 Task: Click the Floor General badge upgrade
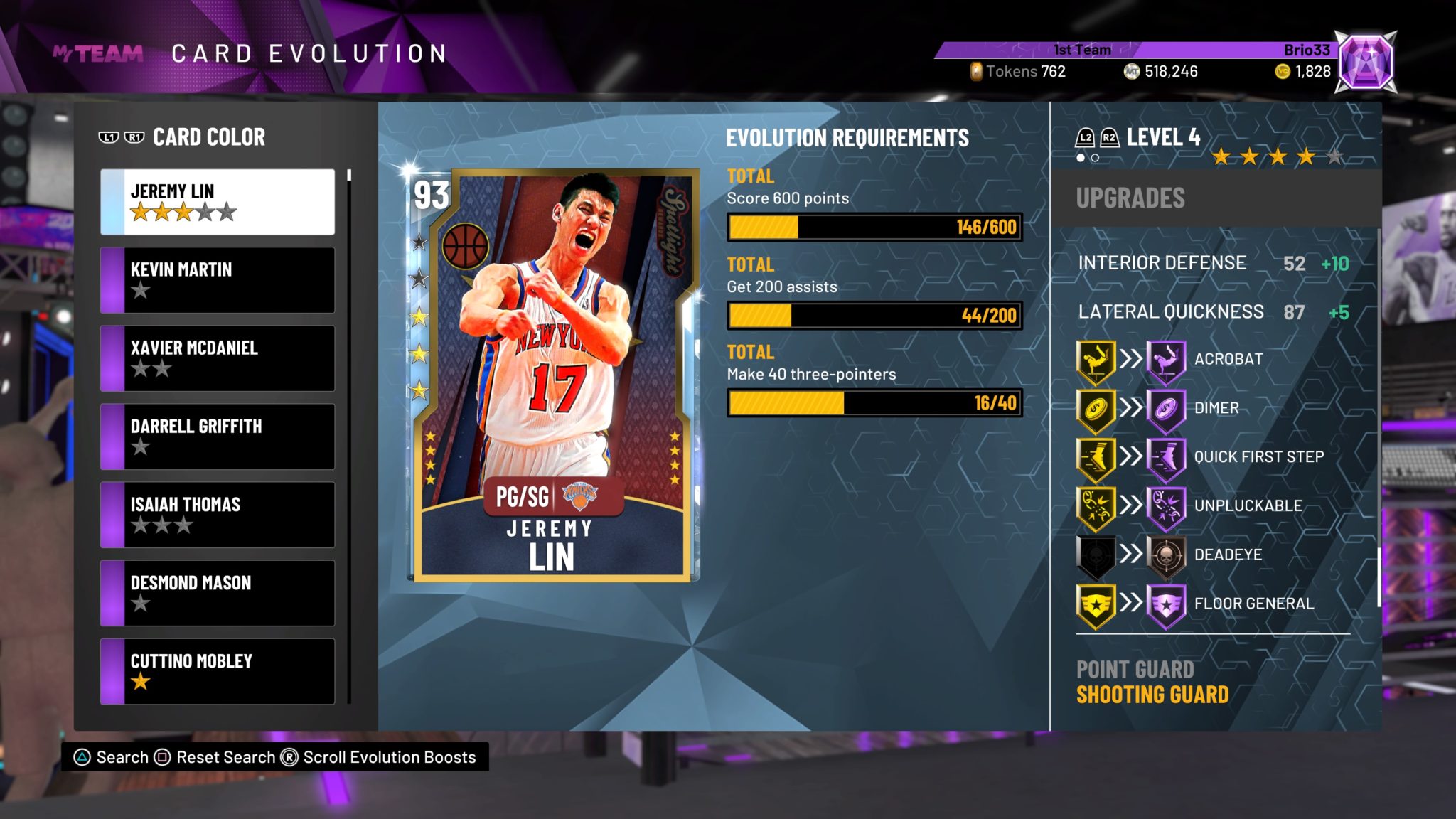pos(1212,604)
